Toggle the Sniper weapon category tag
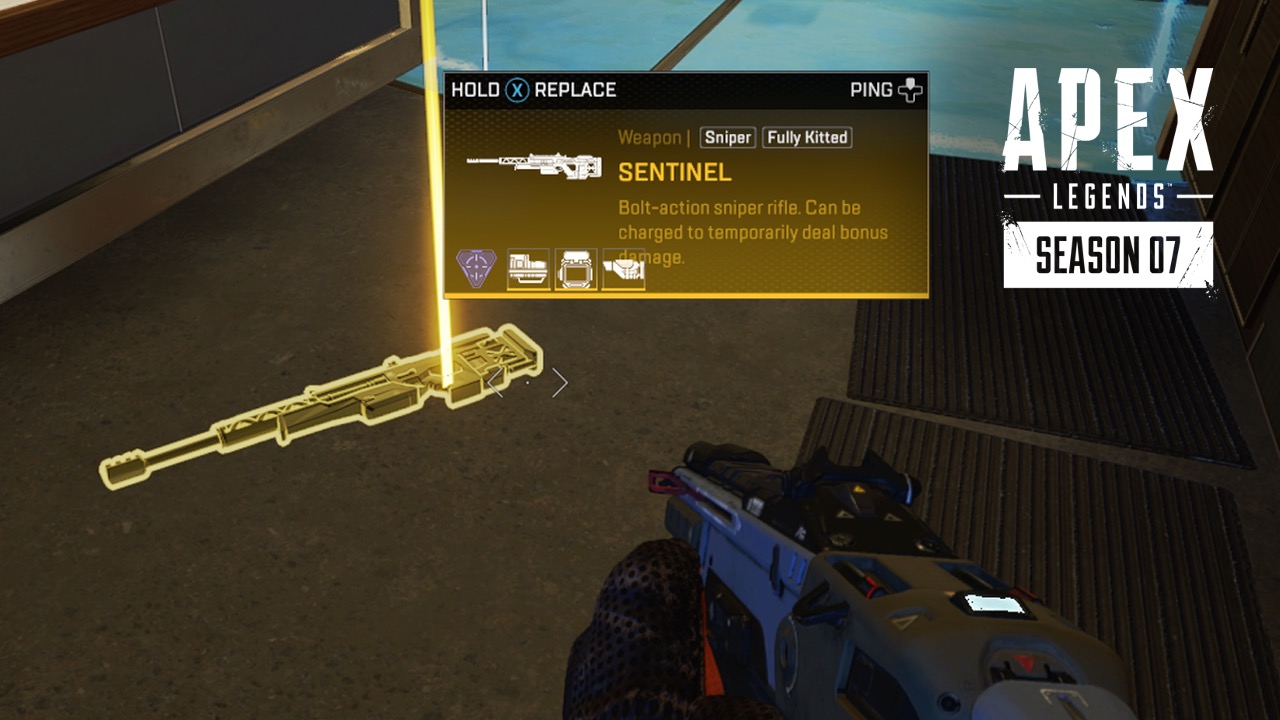Image resolution: width=1280 pixels, height=720 pixels. click(x=726, y=138)
